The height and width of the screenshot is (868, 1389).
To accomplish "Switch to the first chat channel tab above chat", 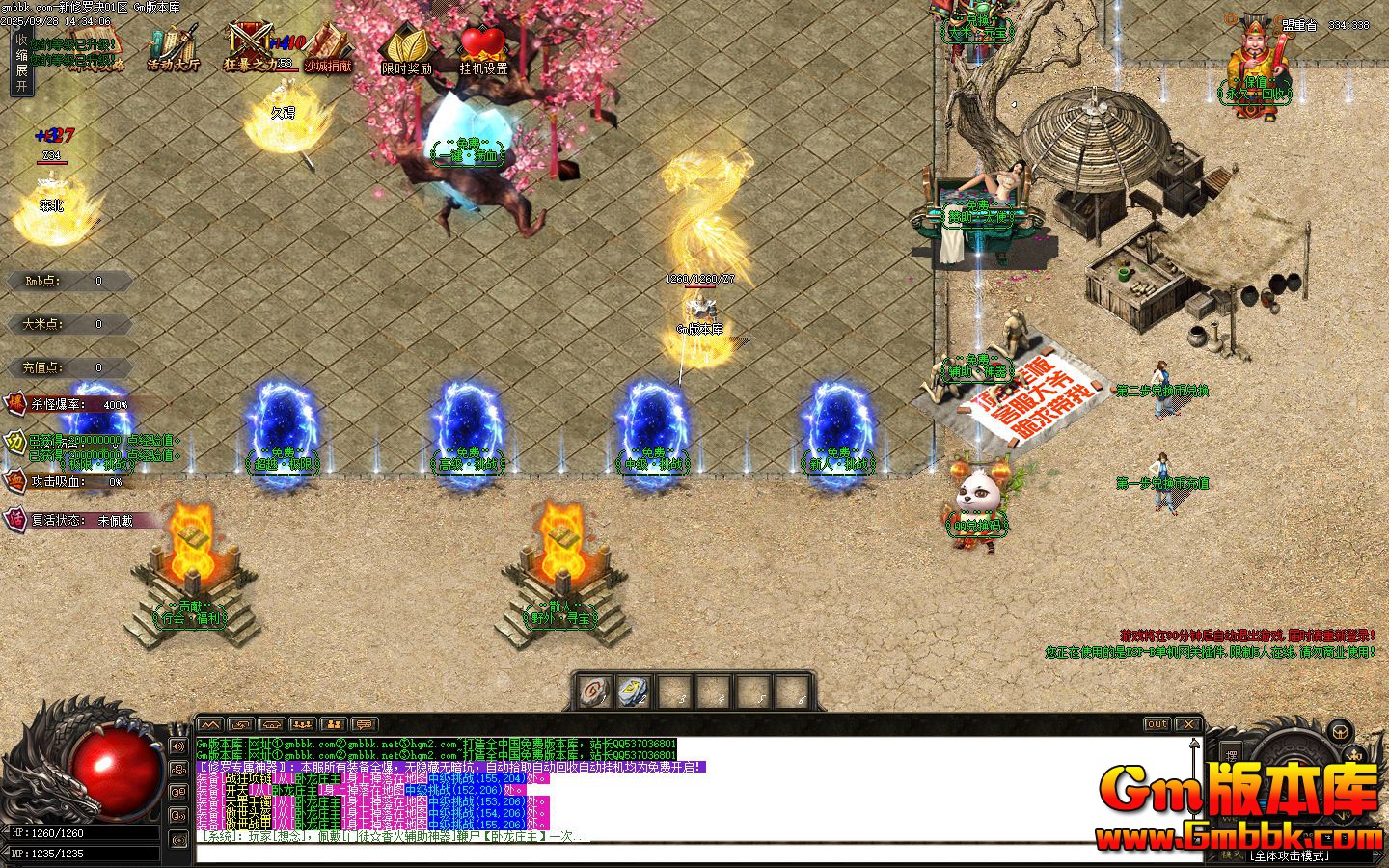I will (211, 724).
